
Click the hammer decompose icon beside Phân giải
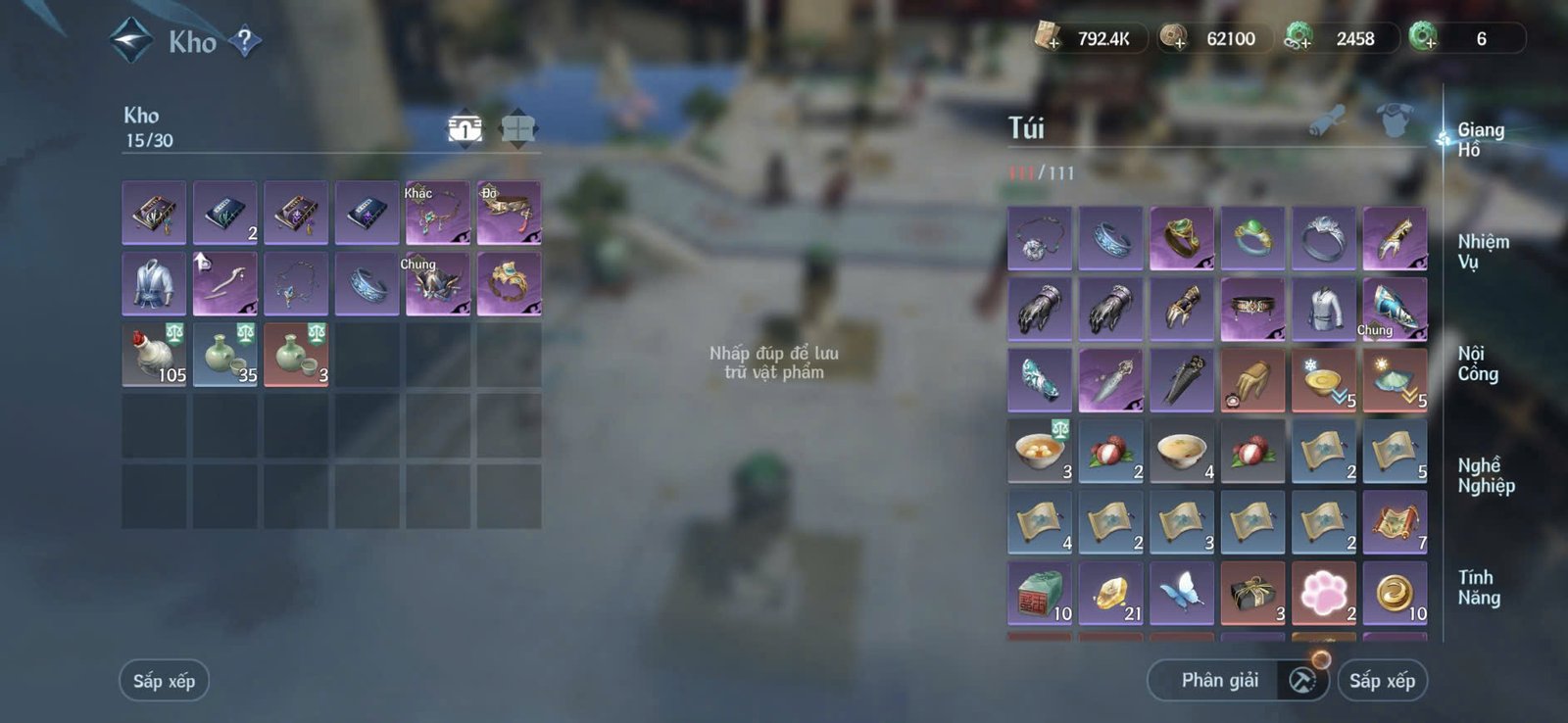click(x=1303, y=679)
